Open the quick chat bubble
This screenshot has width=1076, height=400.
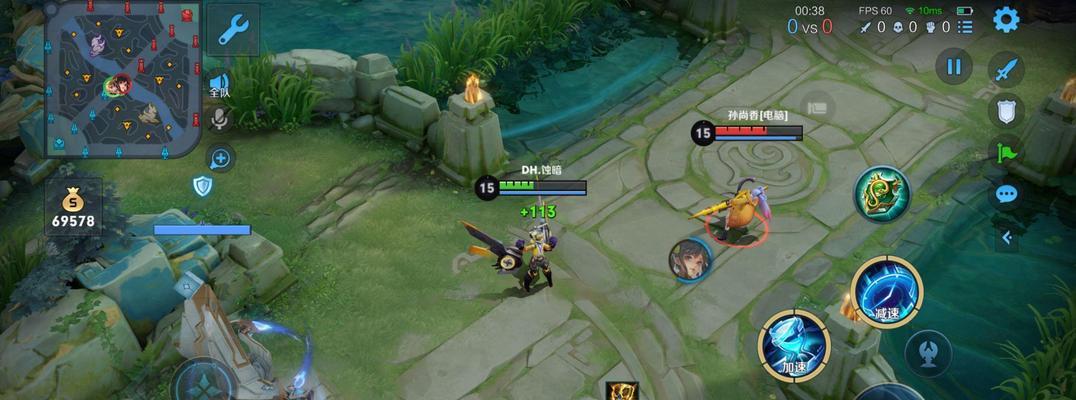(x=1006, y=194)
